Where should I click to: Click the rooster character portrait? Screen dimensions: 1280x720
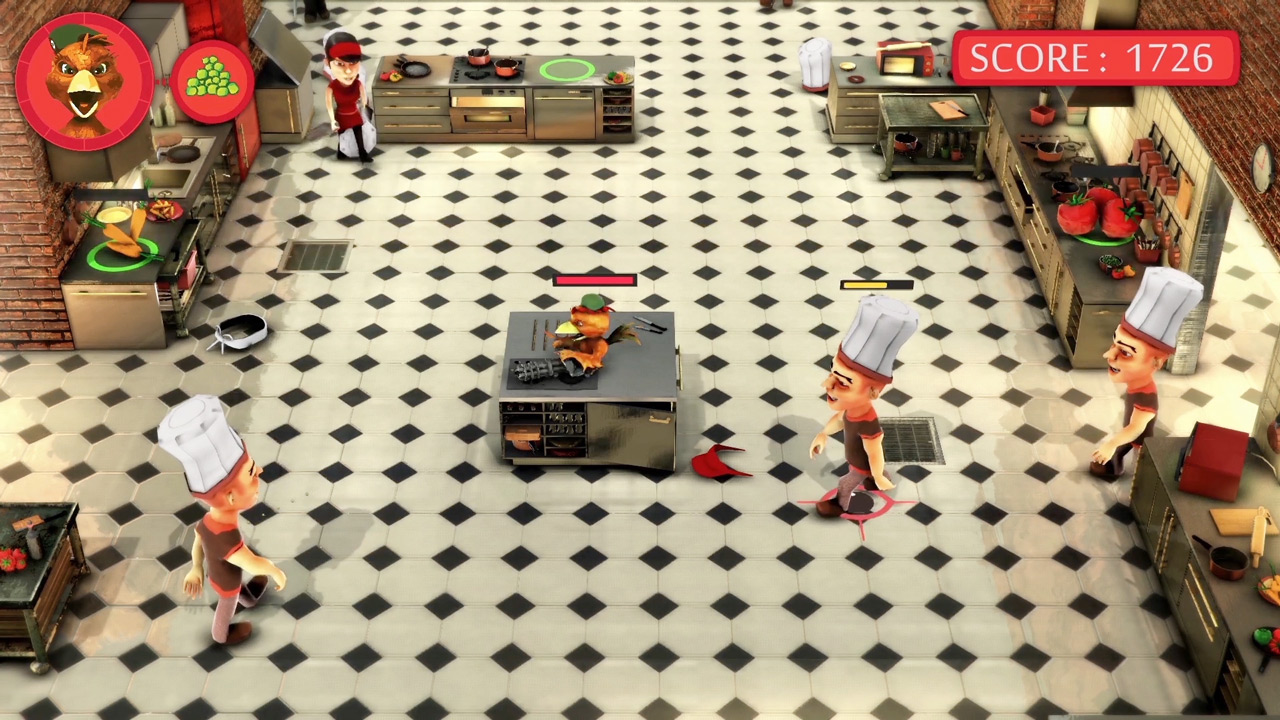(85, 80)
